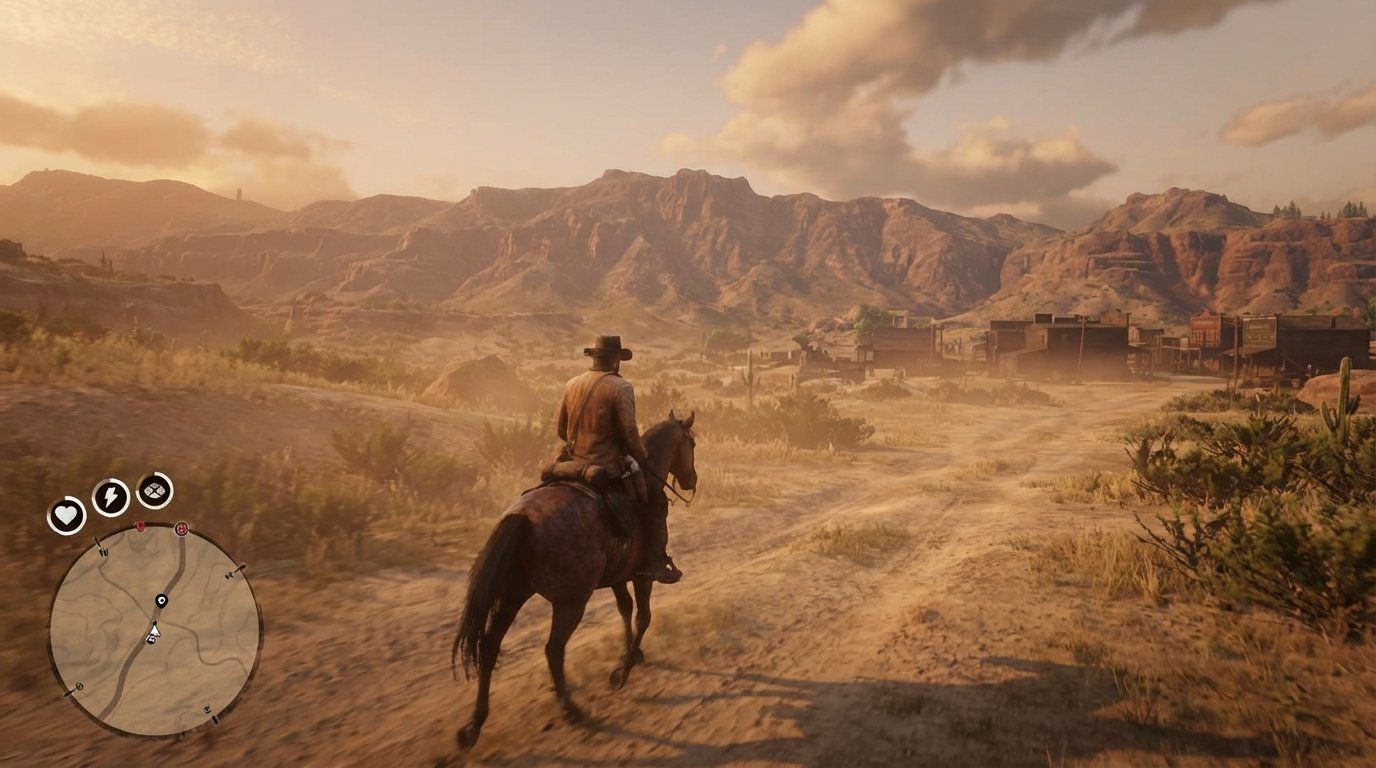Screen dimensions: 1376x768
Task: Select the white player arrow on the minimap
Action: tap(156, 631)
